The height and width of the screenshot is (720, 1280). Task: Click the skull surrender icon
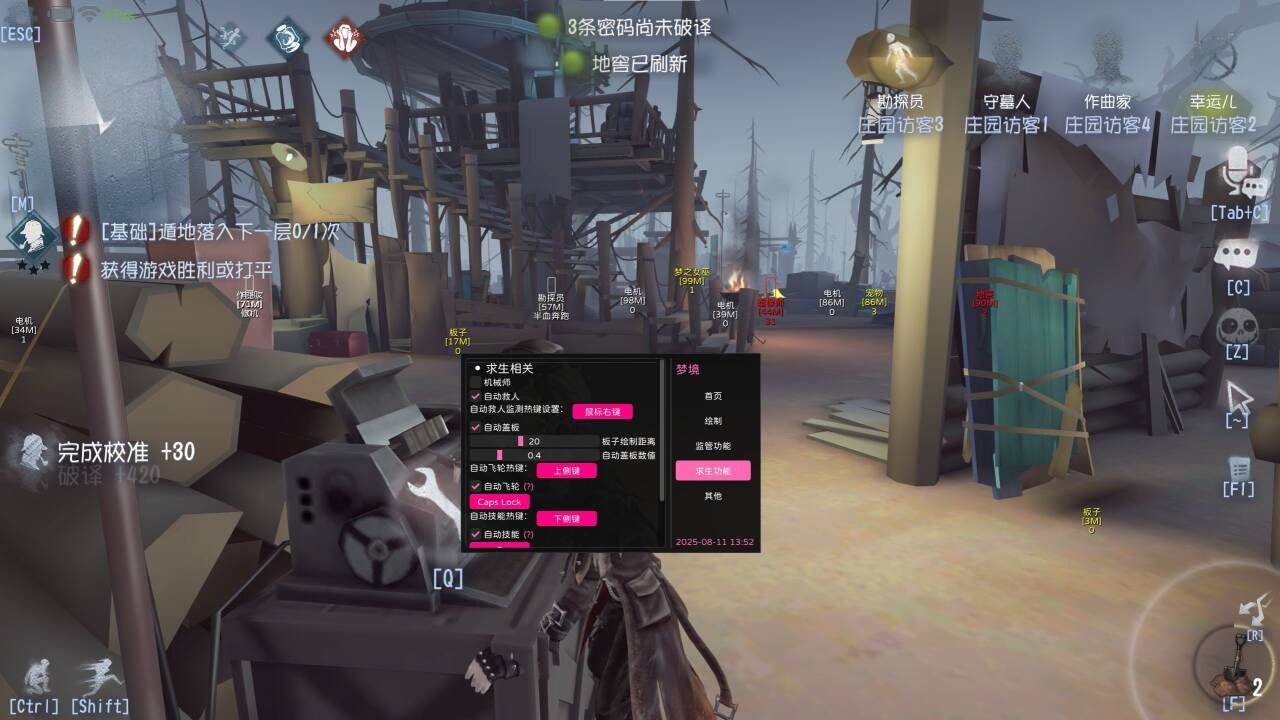coord(1239,322)
